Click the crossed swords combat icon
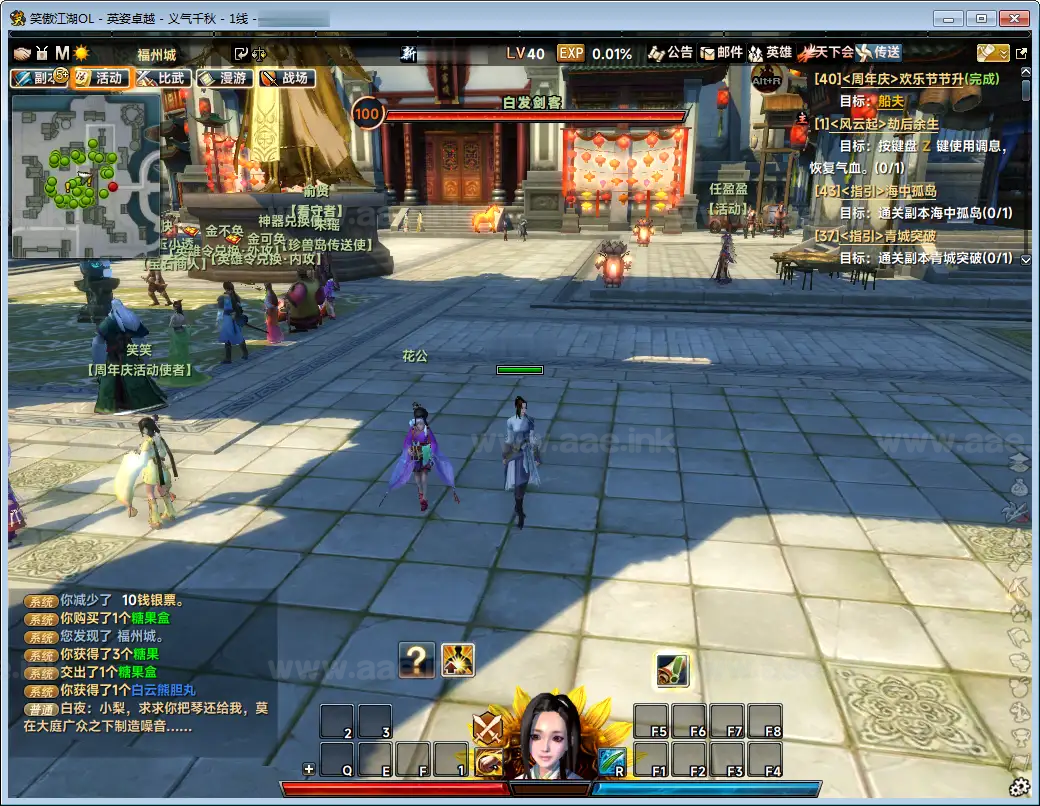The image size is (1040, 806). click(487, 727)
